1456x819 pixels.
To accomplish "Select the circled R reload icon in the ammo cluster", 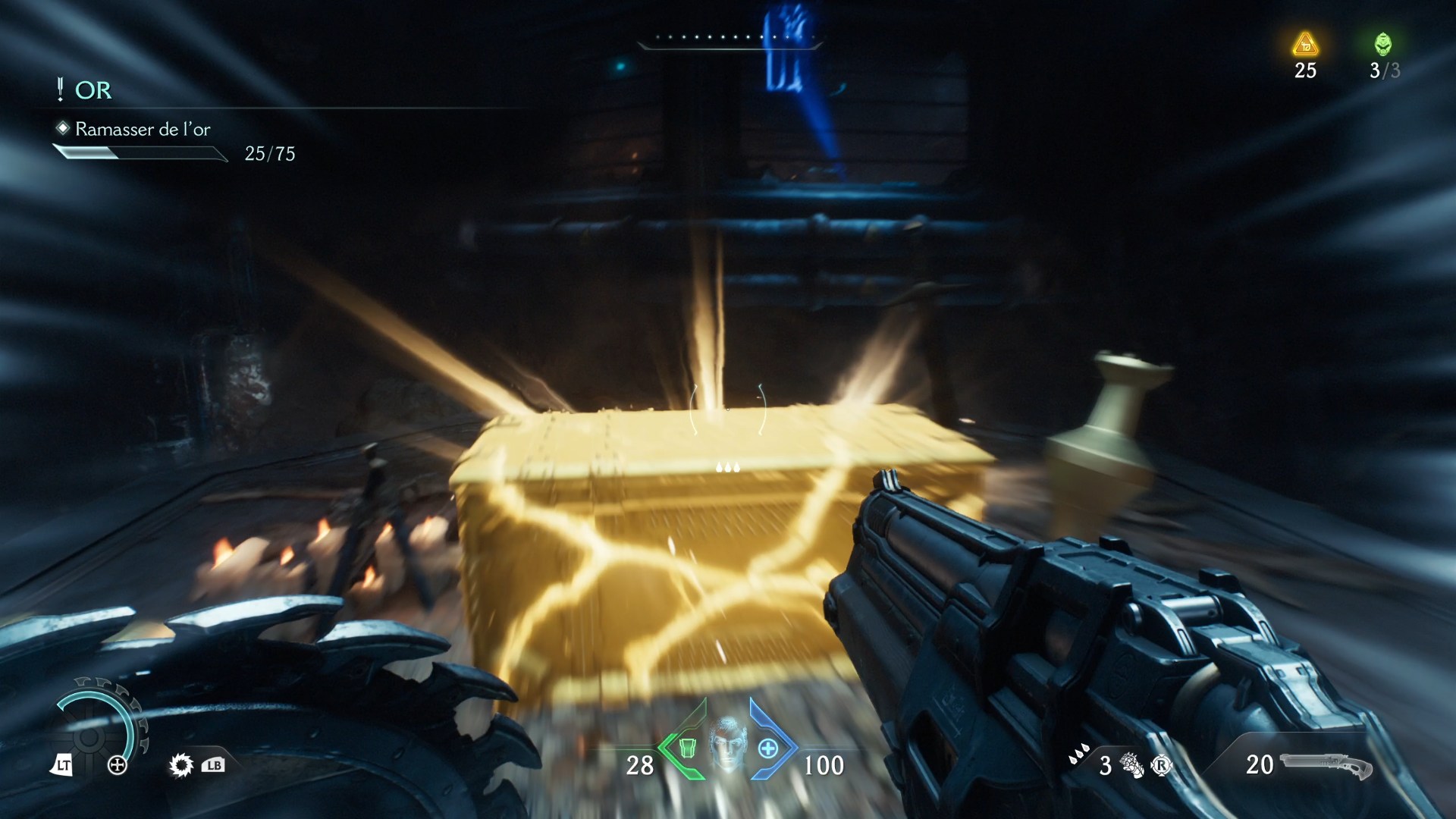I will point(1162,764).
